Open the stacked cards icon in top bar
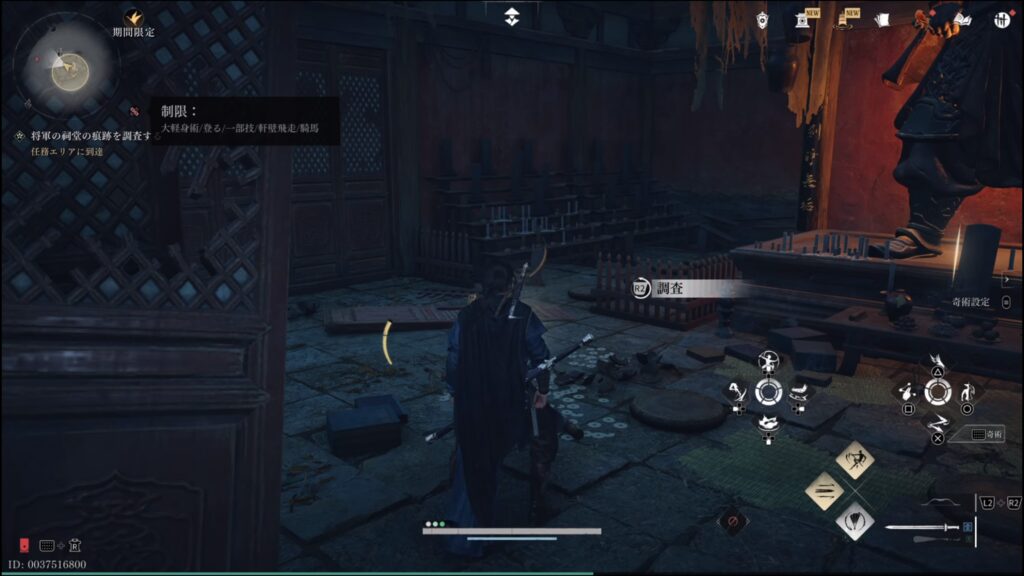The image size is (1024, 576). [881, 20]
